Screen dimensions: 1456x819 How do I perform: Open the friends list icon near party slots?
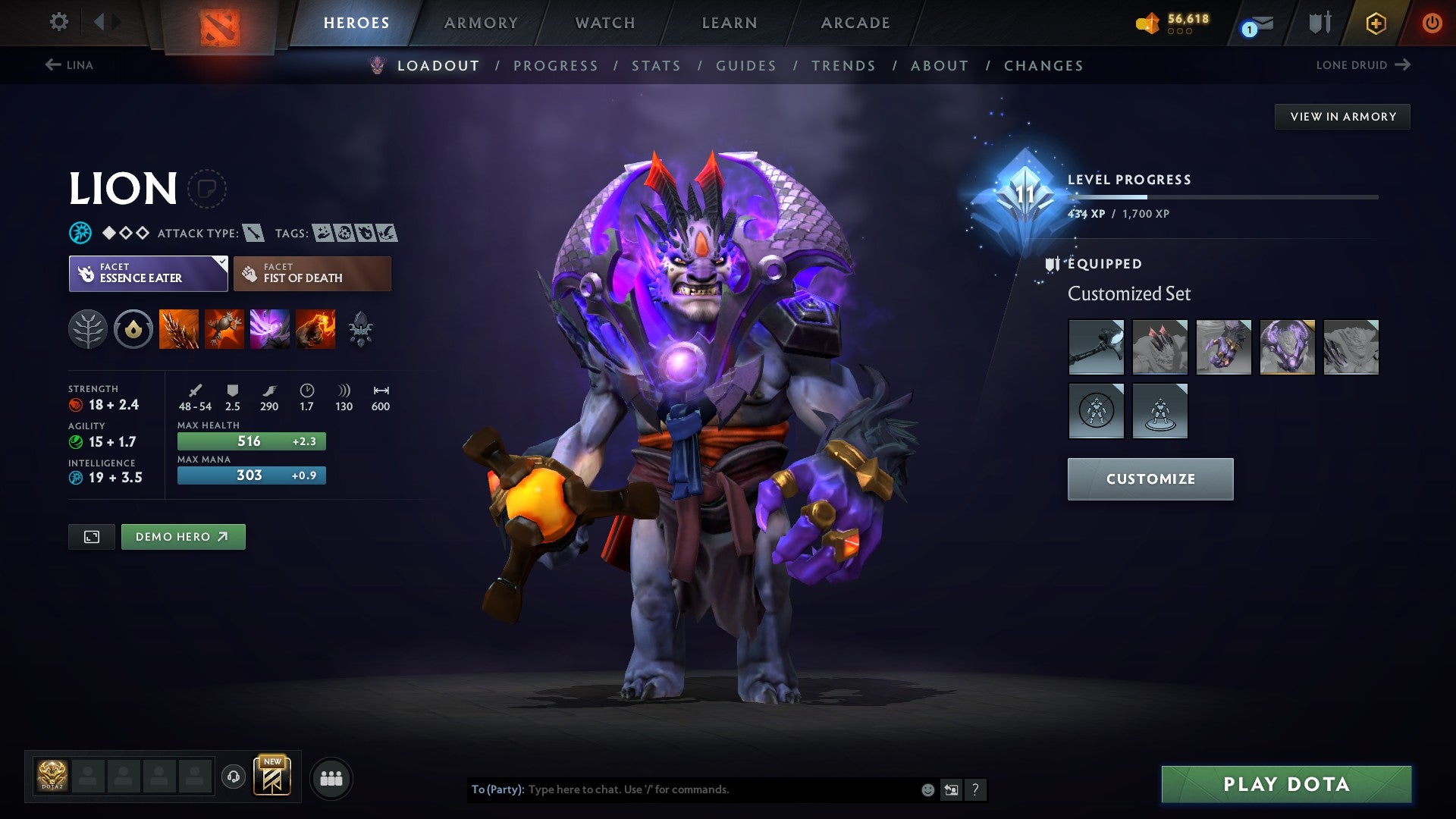(331, 777)
